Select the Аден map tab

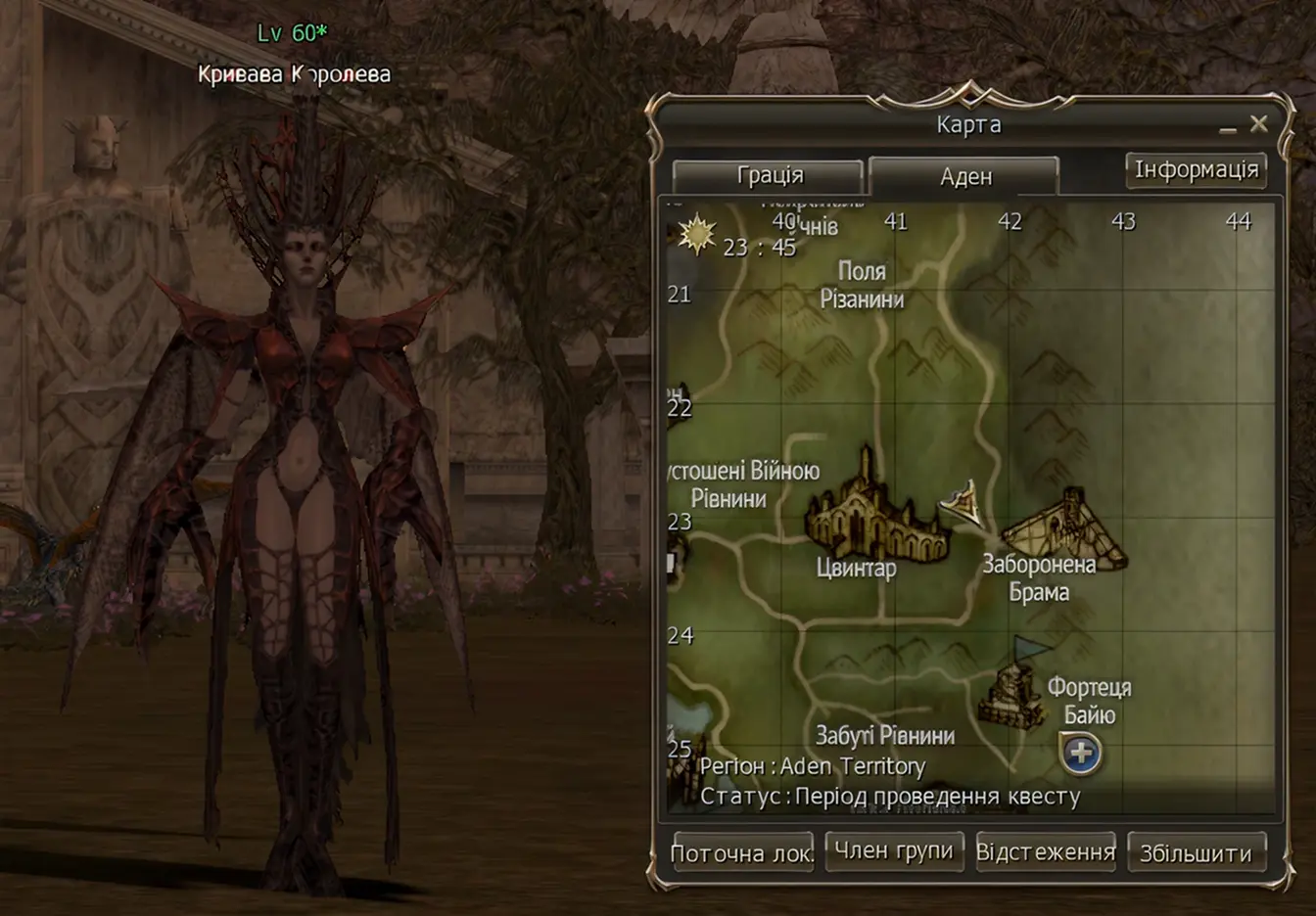[x=965, y=177]
